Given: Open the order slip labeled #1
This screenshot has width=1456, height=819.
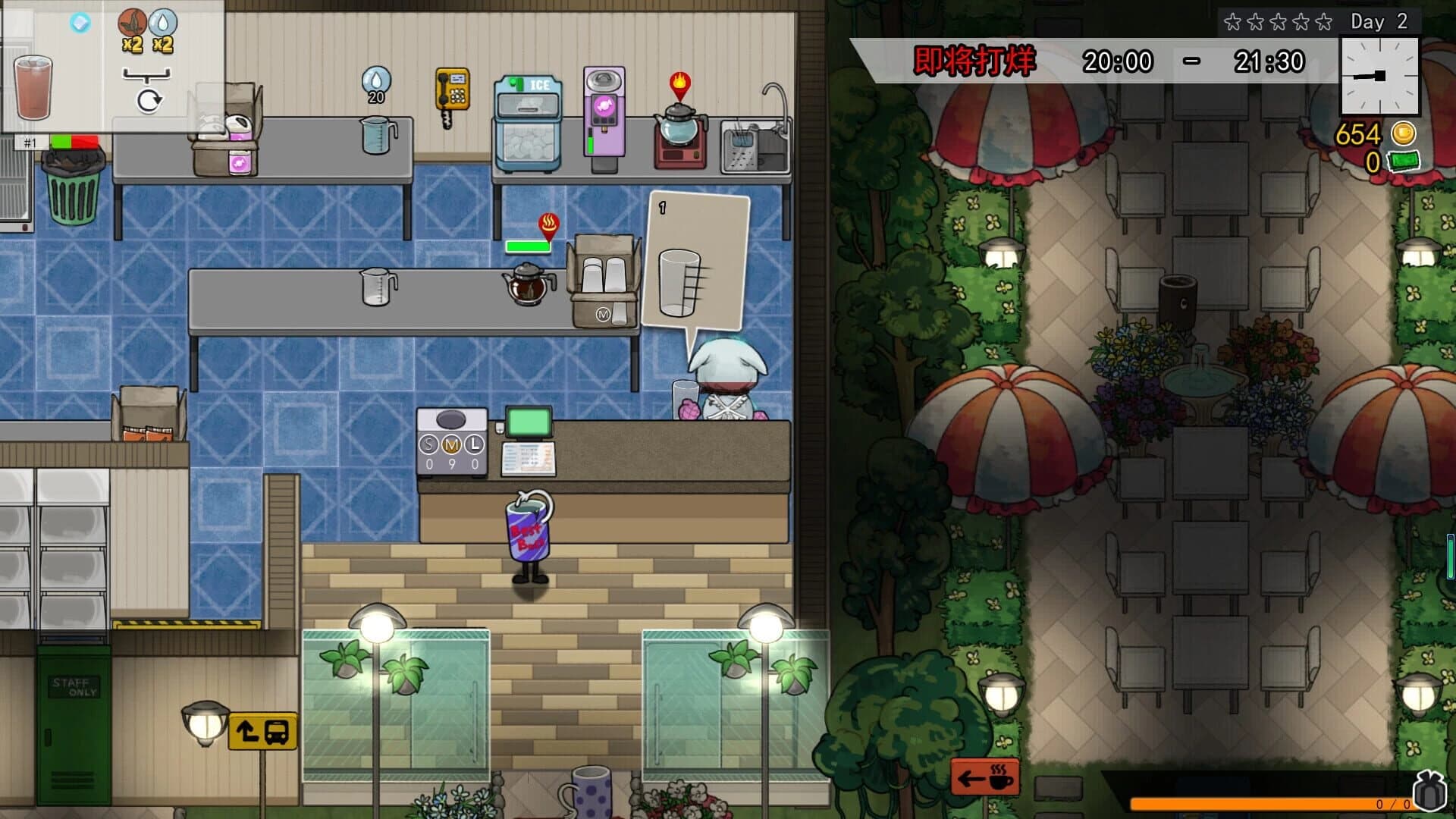Looking at the screenshot, I should coord(30,141).
